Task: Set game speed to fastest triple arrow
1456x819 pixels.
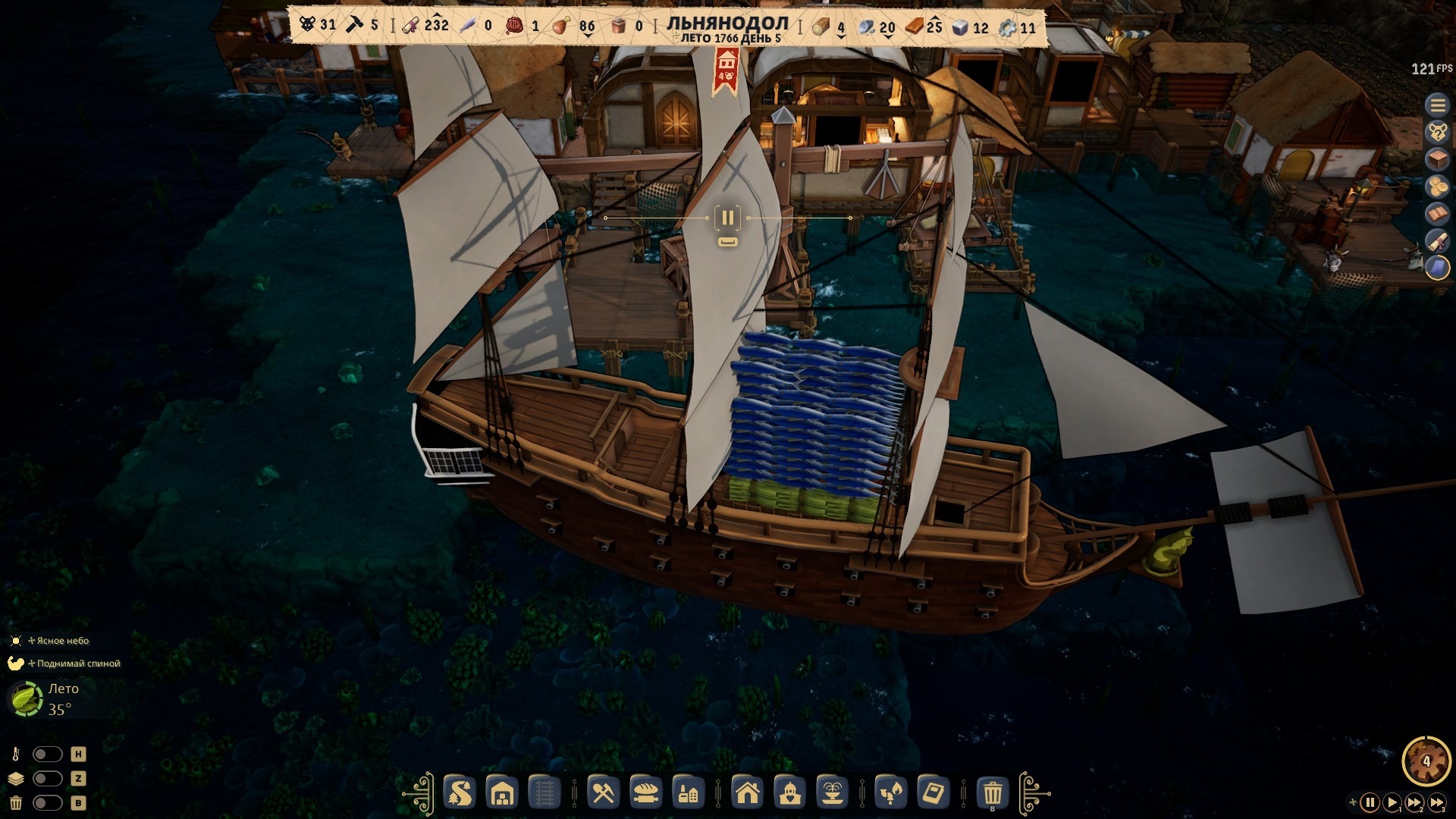Action: tap(1437, 802)
